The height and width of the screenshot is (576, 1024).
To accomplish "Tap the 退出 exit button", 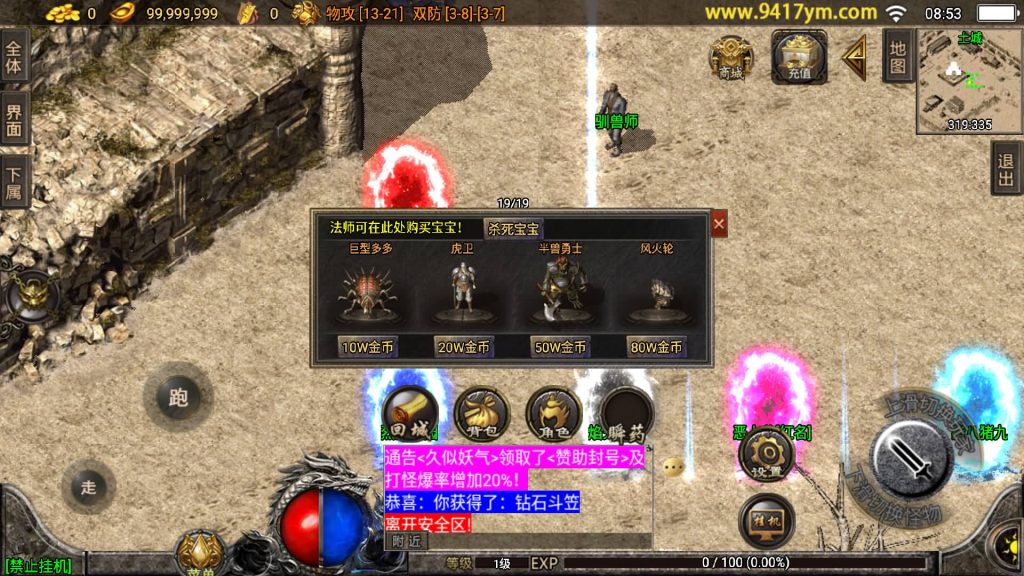I will (x=1006, y=168).
